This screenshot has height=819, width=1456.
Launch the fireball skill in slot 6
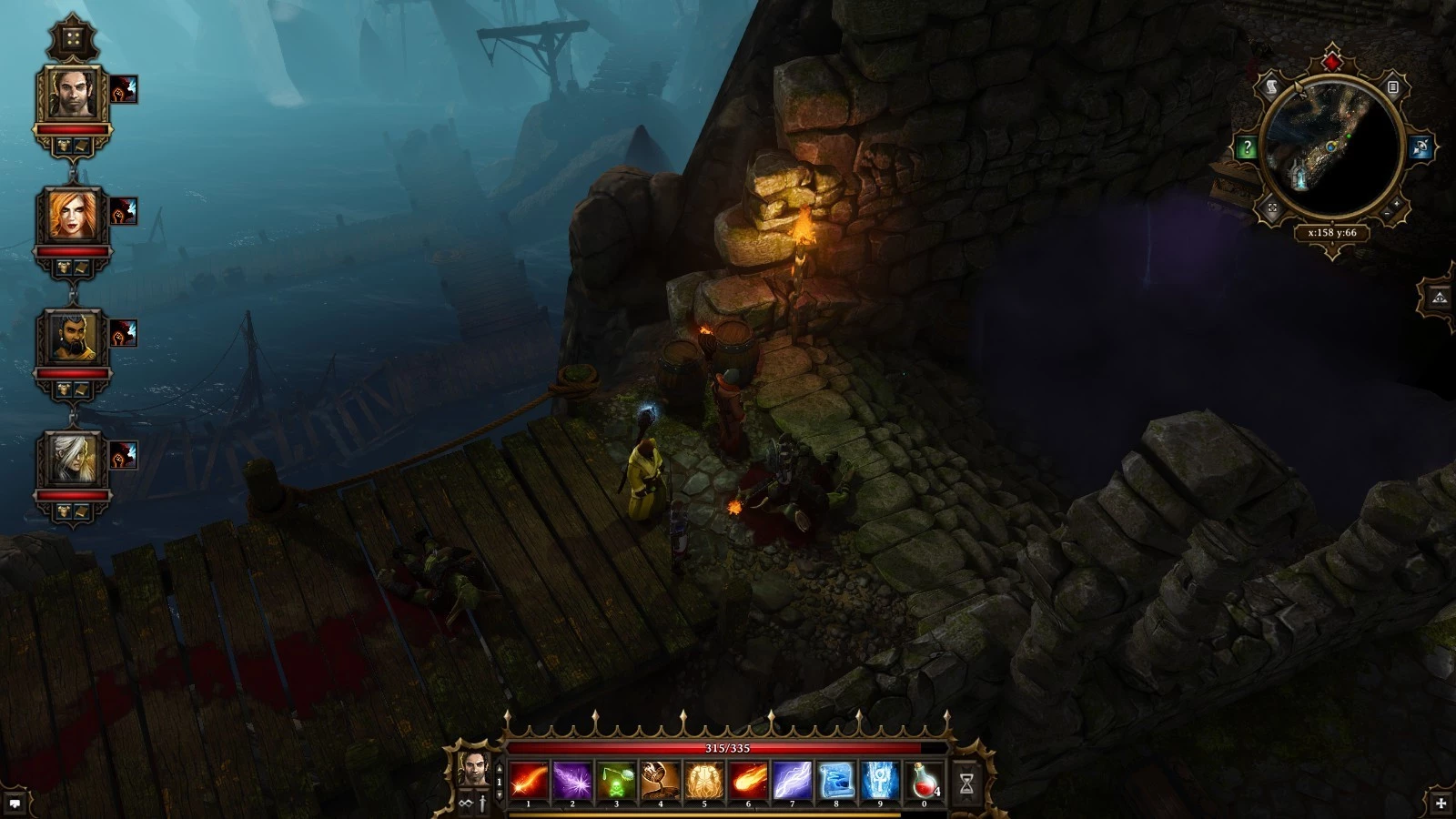tap(748, 781)
